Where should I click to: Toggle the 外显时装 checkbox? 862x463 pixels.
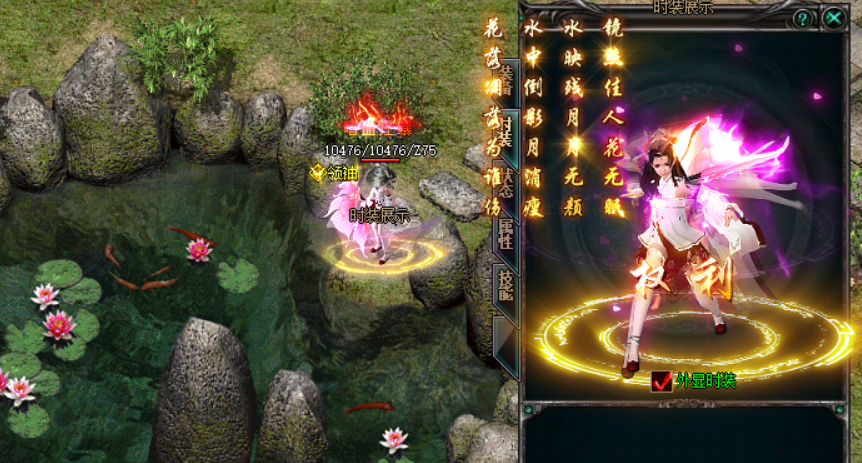[x=661, y=380]
